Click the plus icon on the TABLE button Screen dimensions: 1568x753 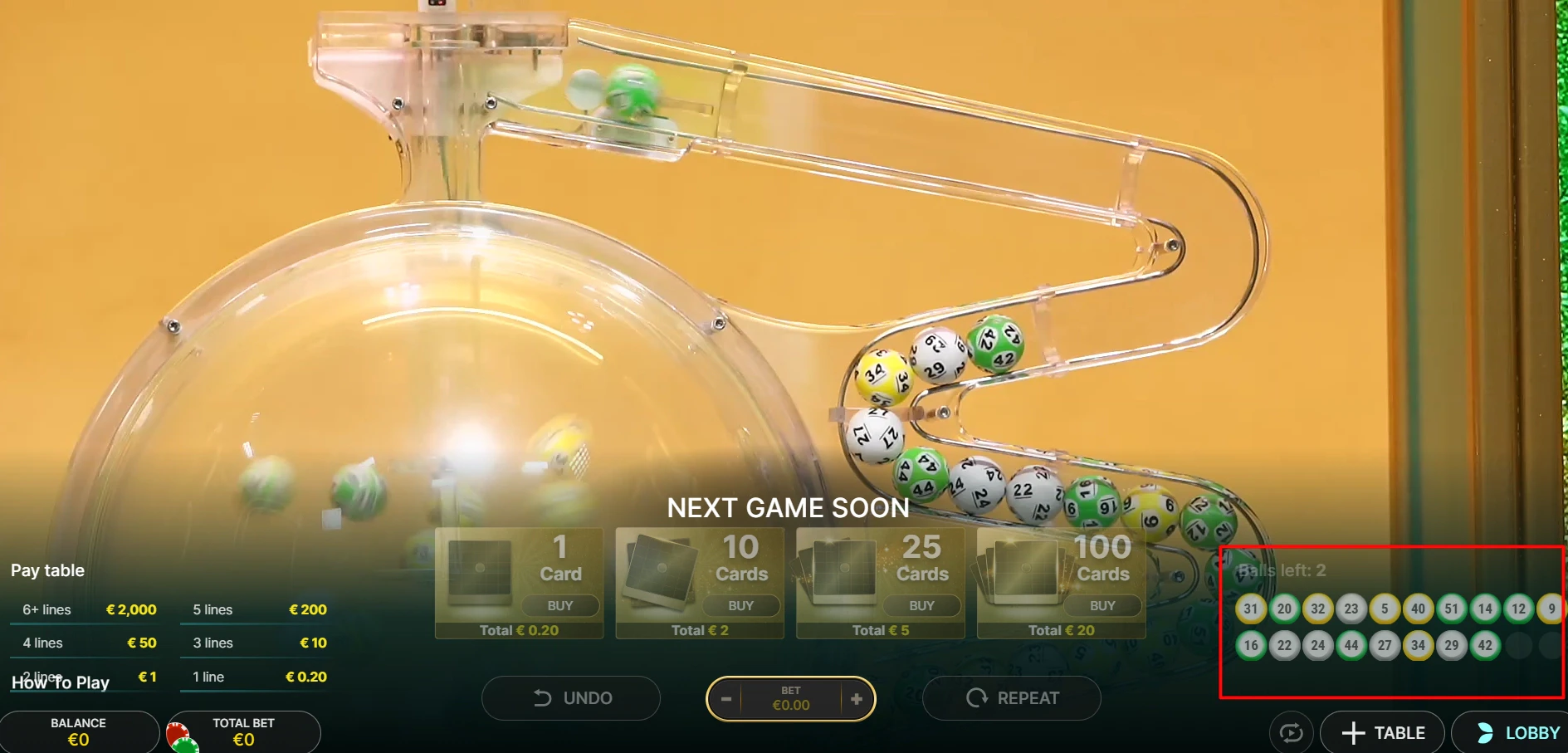[1353, 732]
